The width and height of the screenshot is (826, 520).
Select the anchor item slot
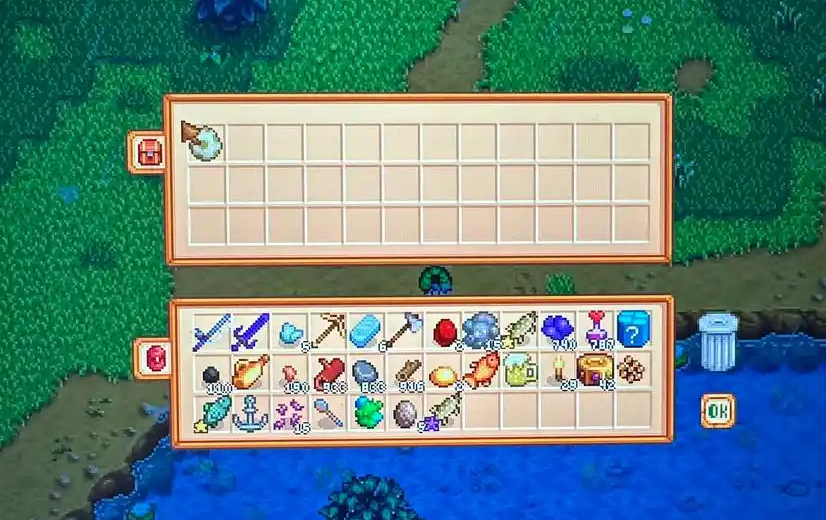coord(249,411)
